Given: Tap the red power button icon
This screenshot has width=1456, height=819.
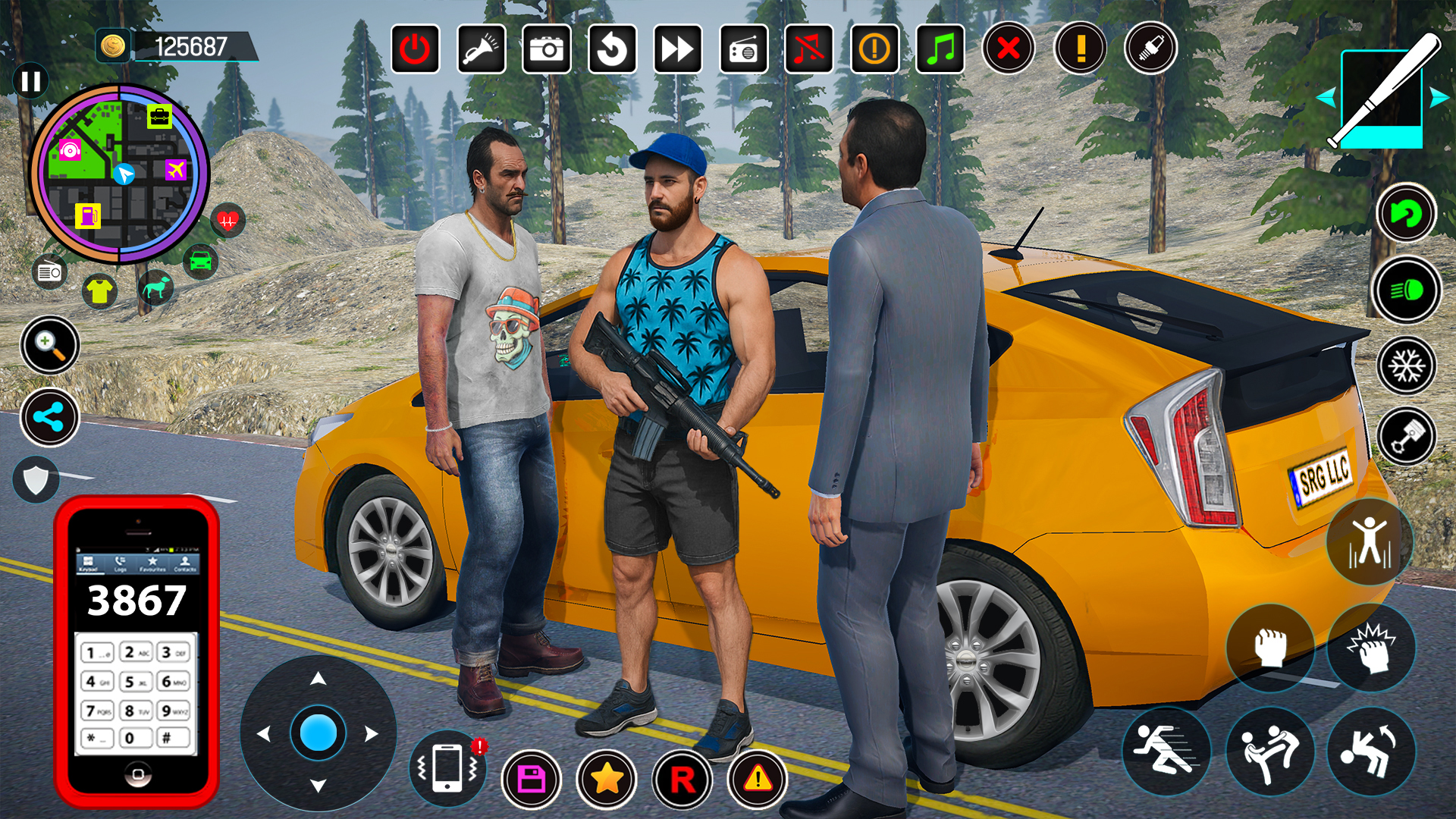Looking at the screenshot, I should click(416, 49).
